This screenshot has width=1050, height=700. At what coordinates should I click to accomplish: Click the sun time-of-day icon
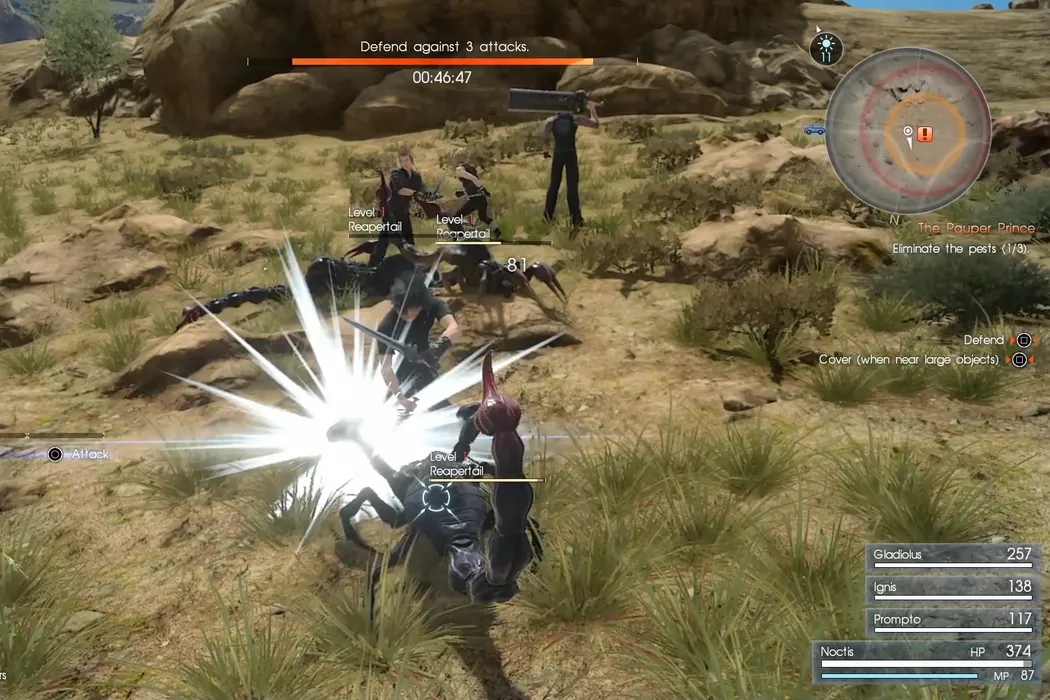[x=826, y=46]
